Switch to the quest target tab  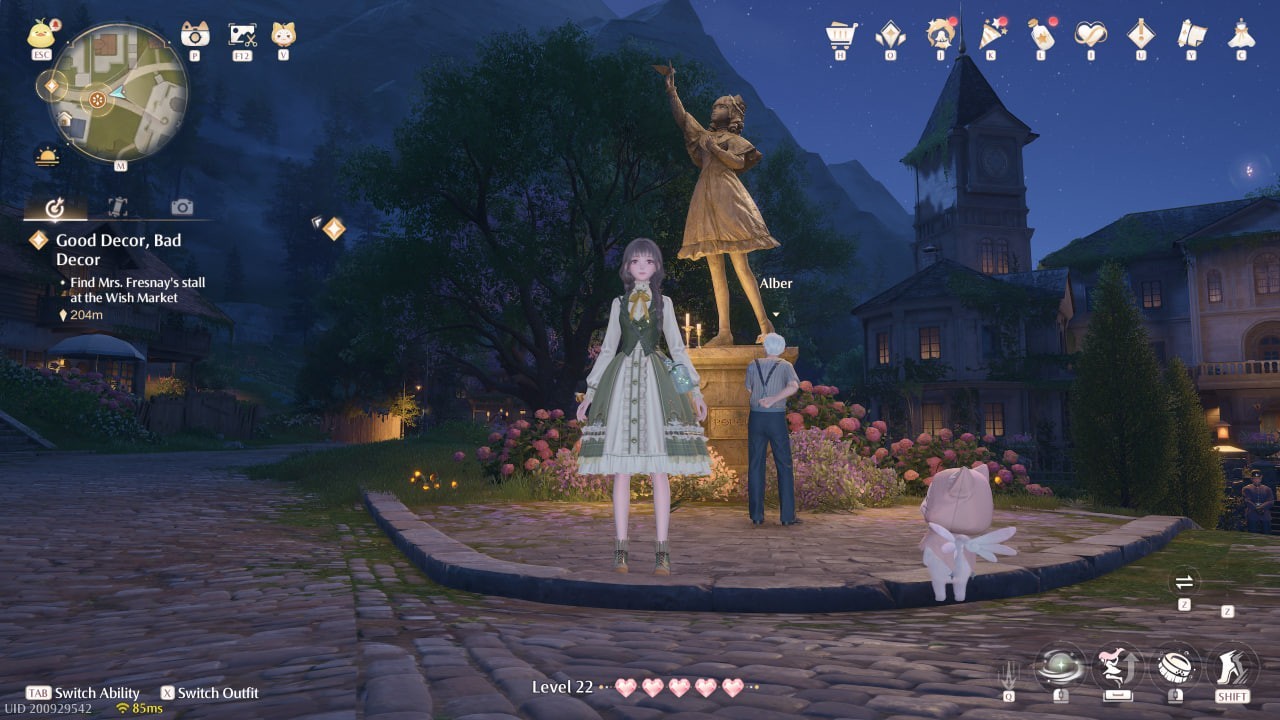pyautogui.click(x=56, y=207)
